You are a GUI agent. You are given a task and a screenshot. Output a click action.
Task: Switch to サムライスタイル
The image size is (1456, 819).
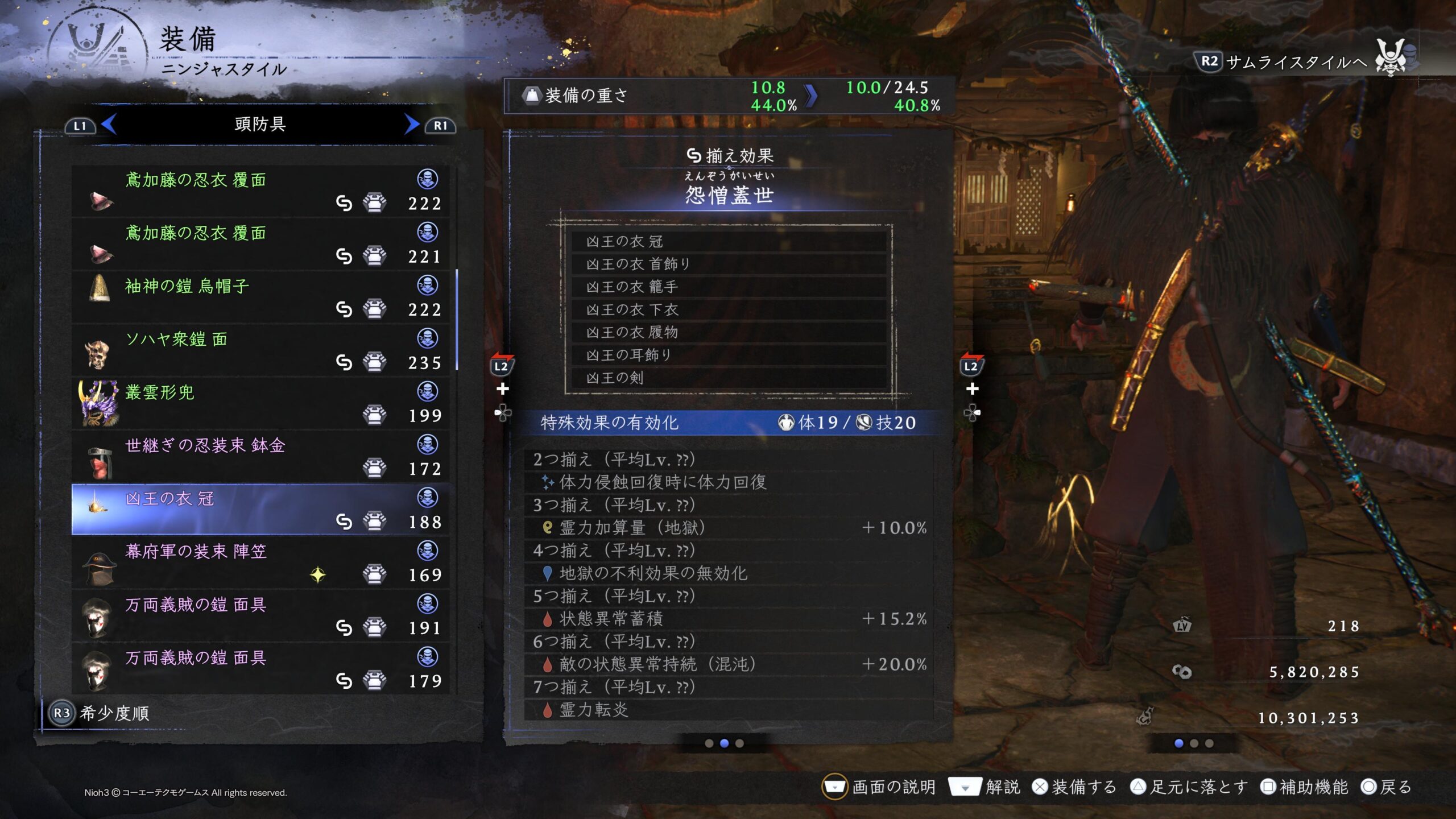tap(1283, 62)
